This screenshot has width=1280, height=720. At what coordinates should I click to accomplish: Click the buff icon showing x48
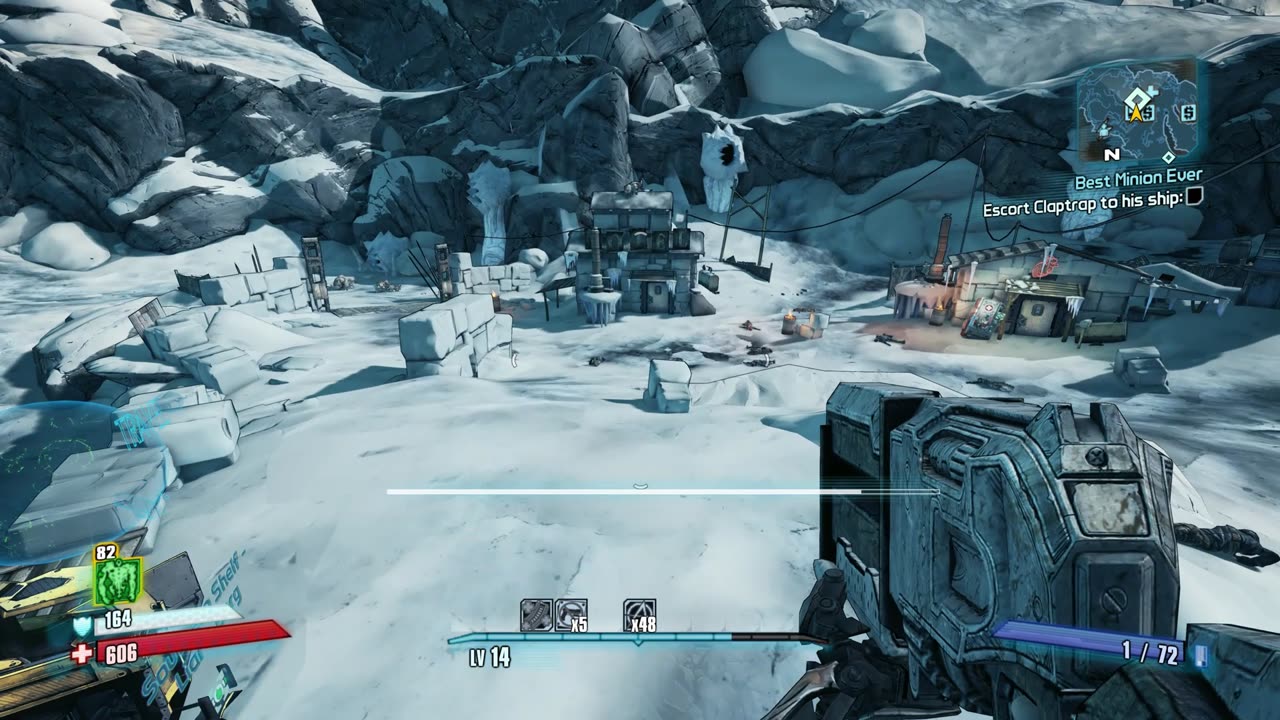[x=639, y=615]
